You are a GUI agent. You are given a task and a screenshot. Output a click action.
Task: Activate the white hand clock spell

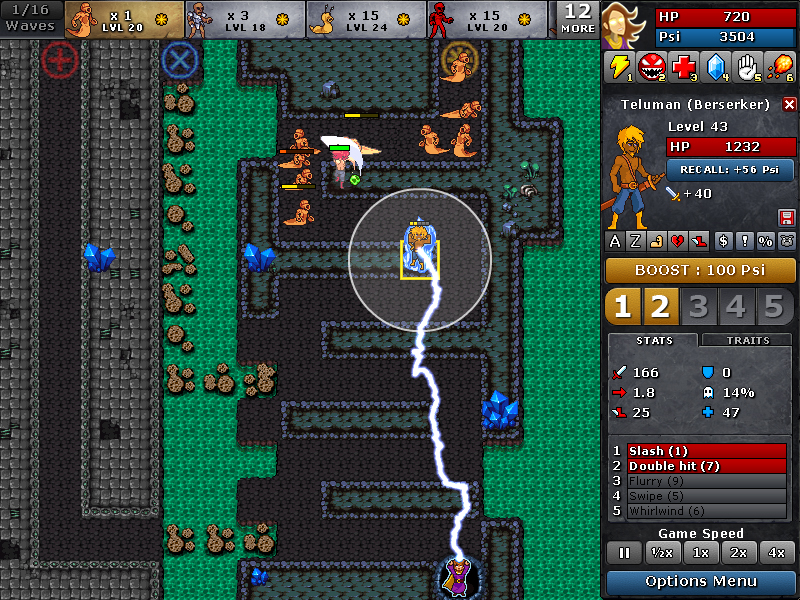coord(748,67)
